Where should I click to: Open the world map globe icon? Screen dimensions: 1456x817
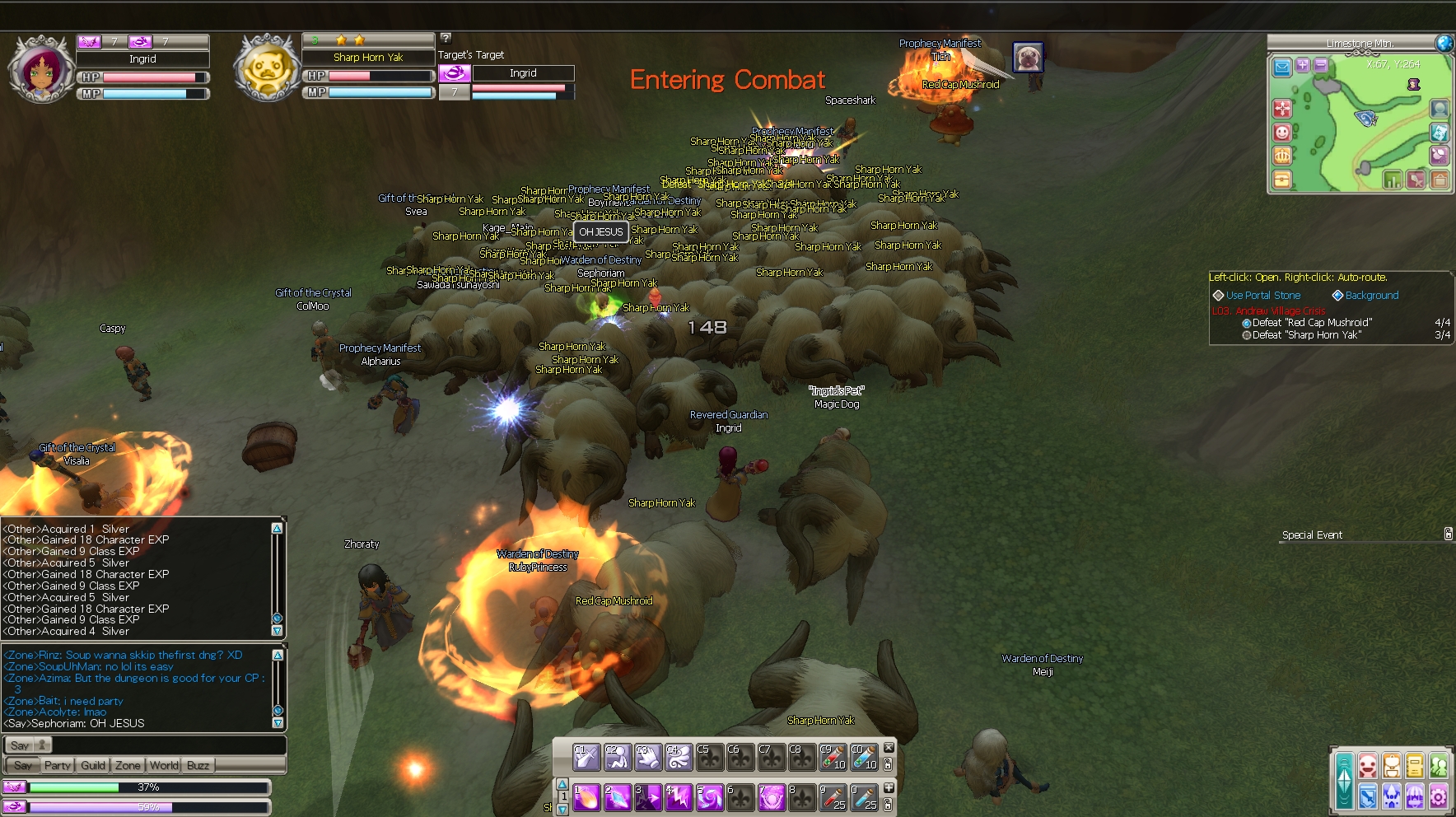1444,43
